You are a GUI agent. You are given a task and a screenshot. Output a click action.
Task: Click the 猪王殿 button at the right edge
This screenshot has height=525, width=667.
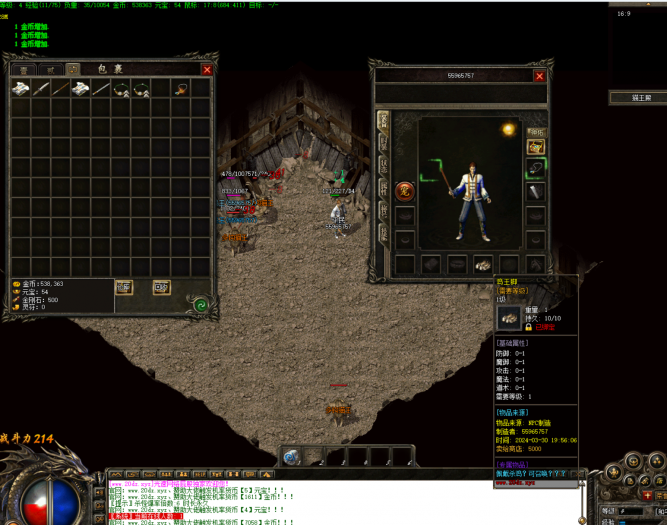638,98
